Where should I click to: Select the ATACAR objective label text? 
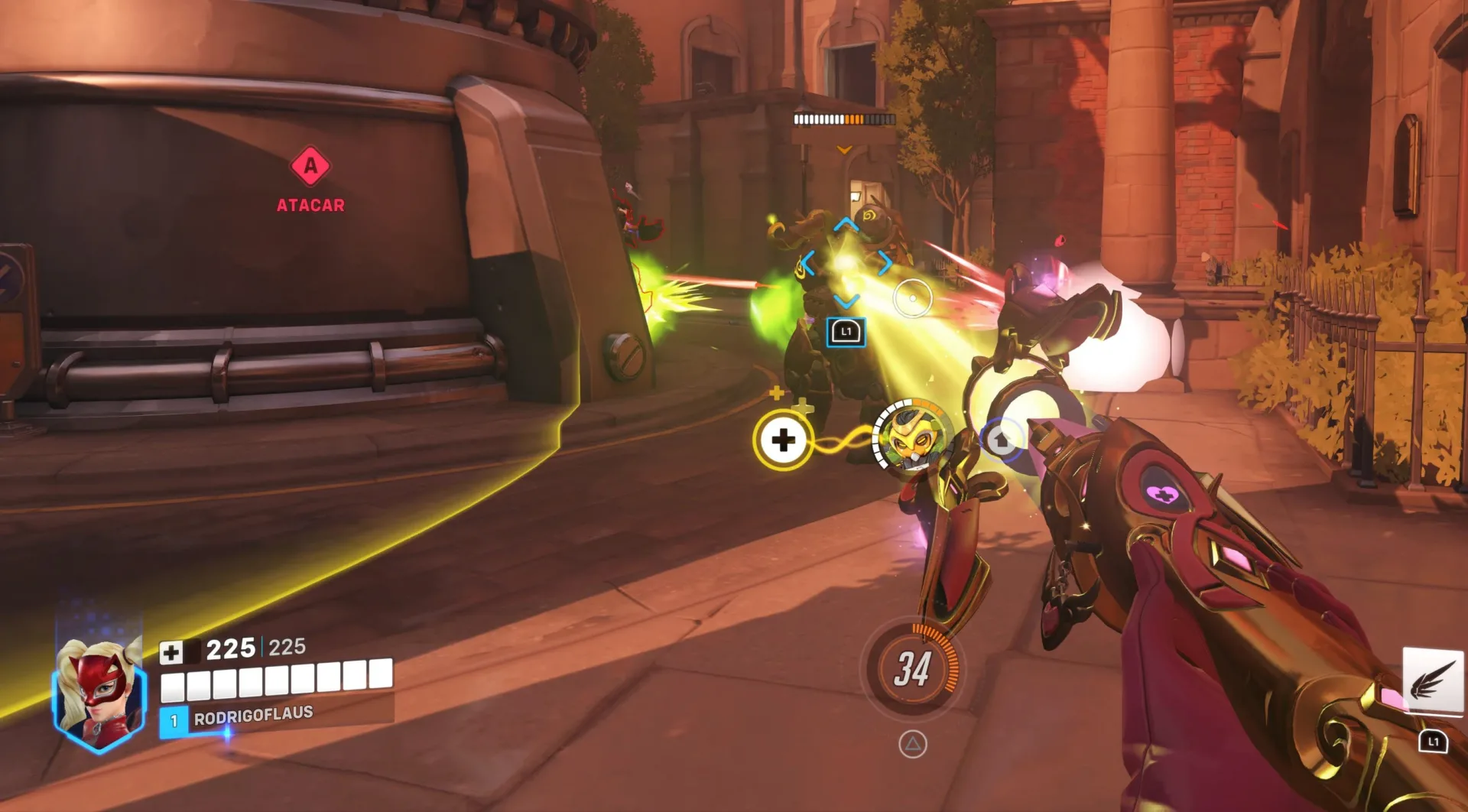pyautogui.click(x=310, y=204)
